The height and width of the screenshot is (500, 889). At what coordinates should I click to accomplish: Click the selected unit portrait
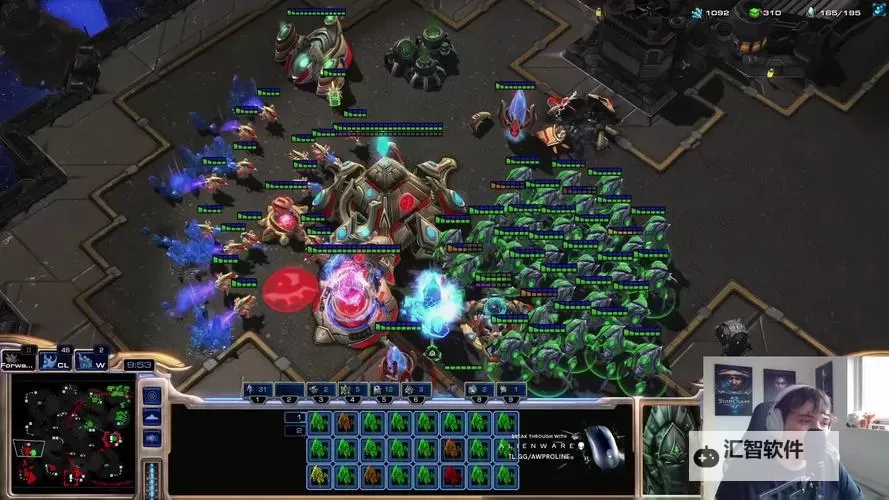(x=668, y=442)
